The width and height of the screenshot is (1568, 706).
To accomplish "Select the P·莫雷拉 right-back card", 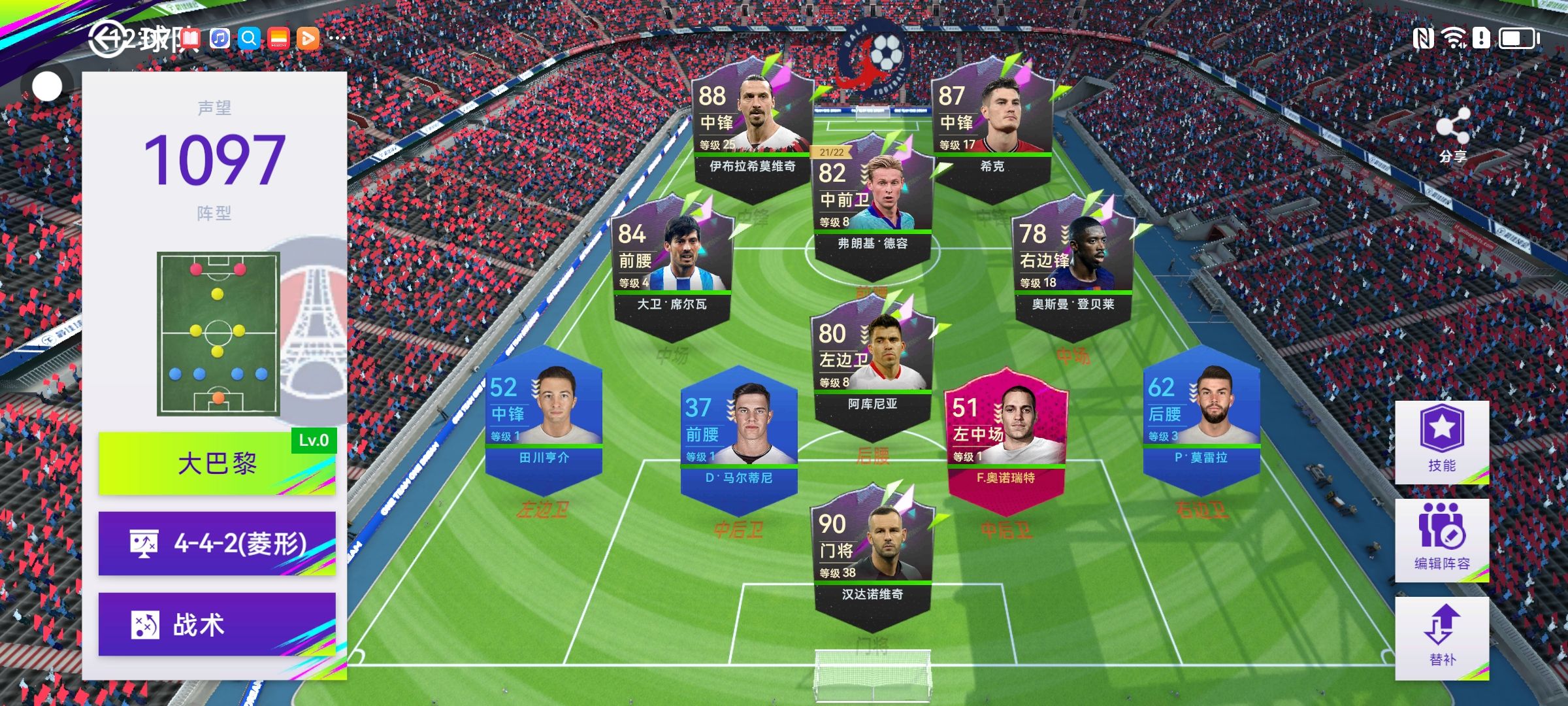I will [1201, 418].
